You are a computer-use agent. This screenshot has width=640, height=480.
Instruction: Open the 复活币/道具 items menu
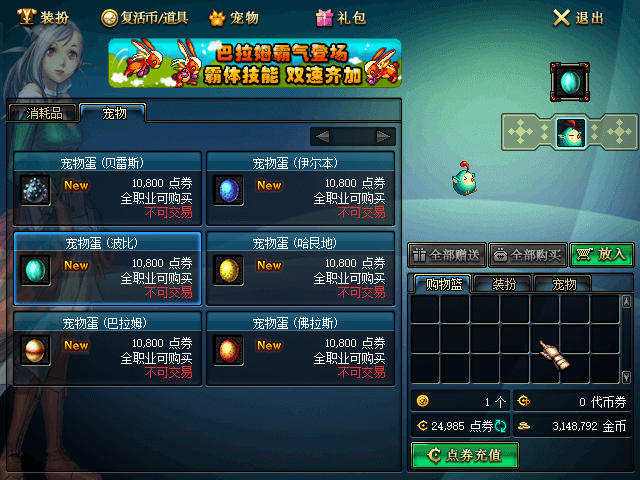pos(146,17)
